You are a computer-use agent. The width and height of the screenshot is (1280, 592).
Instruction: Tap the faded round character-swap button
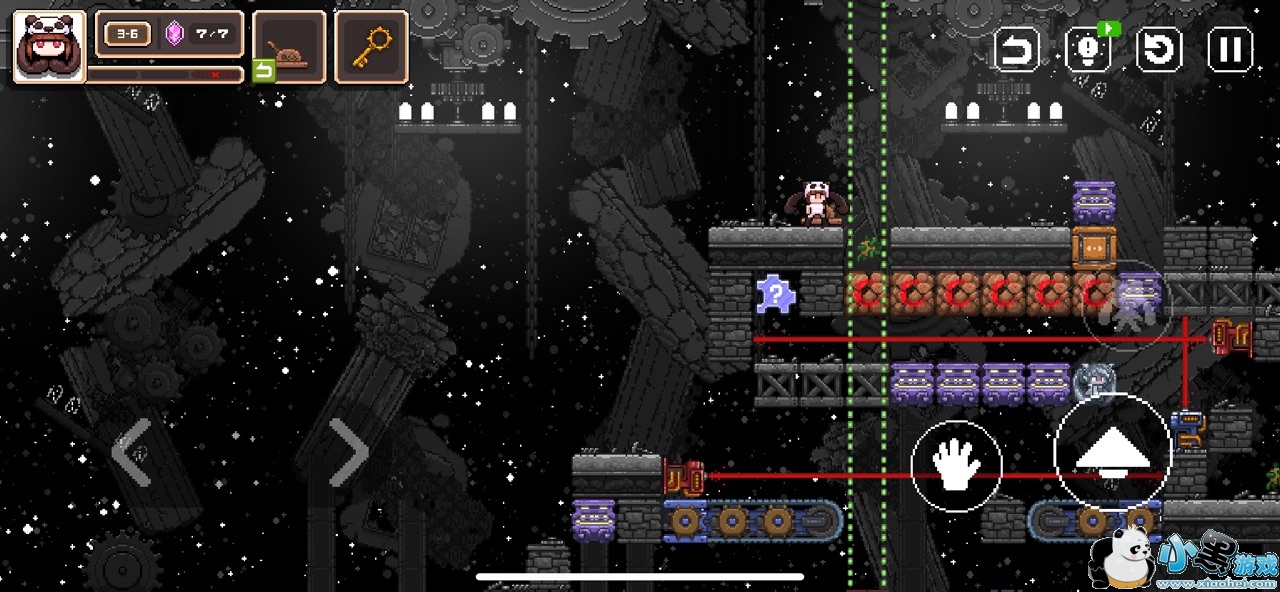1127,305
